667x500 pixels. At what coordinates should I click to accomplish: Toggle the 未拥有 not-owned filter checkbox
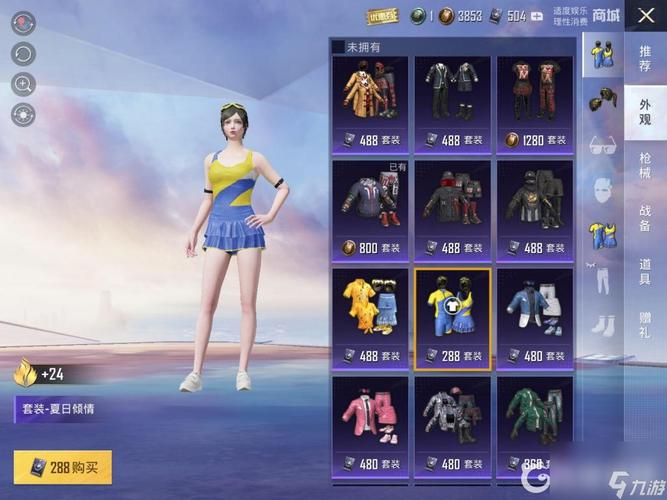click(338, 47)
